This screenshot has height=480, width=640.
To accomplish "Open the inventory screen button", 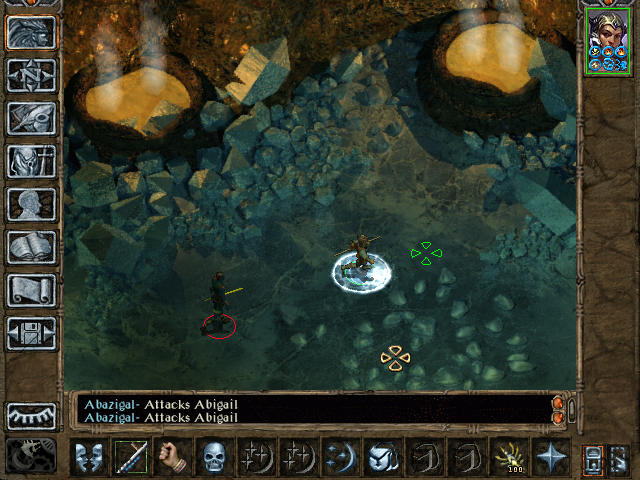I will tap(31, 161).
